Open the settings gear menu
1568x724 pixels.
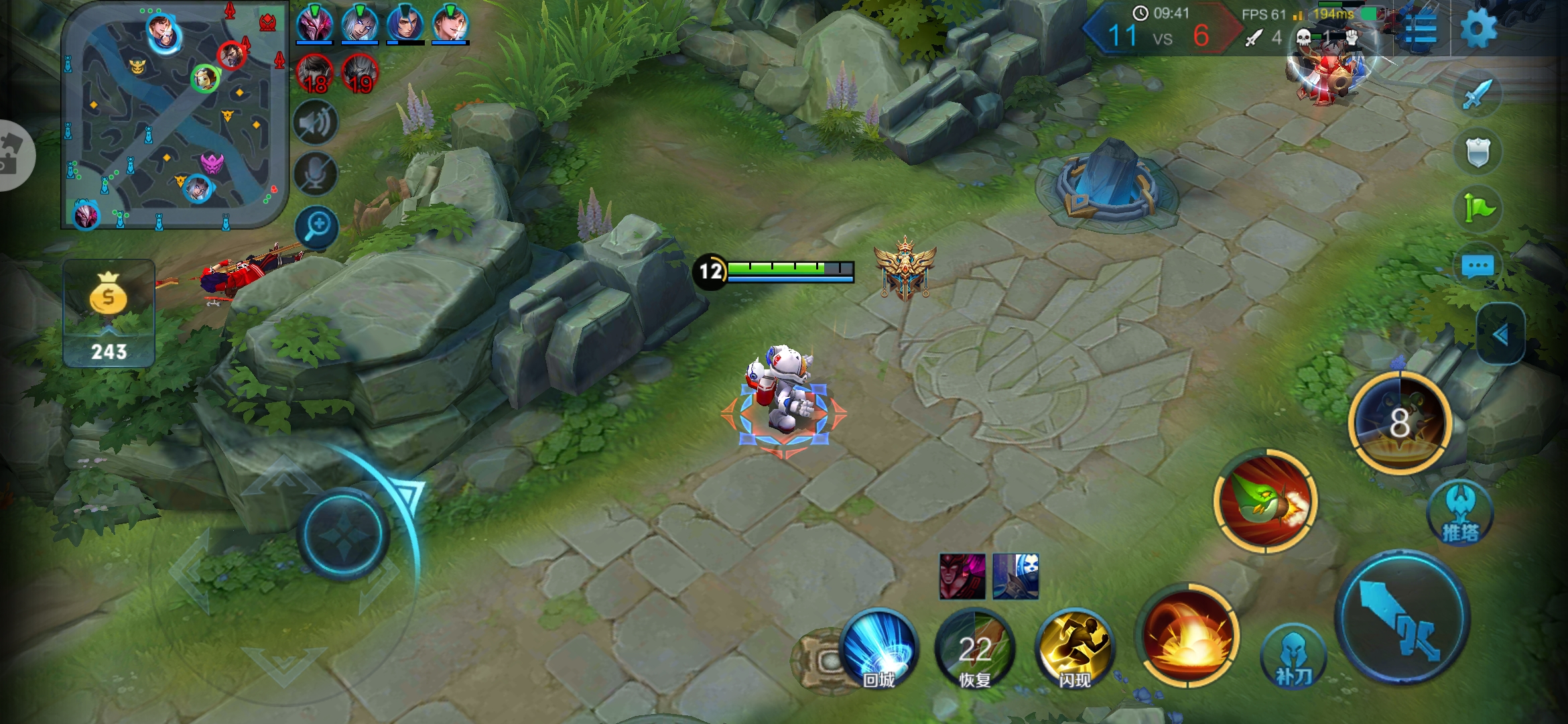(1477, 29)
